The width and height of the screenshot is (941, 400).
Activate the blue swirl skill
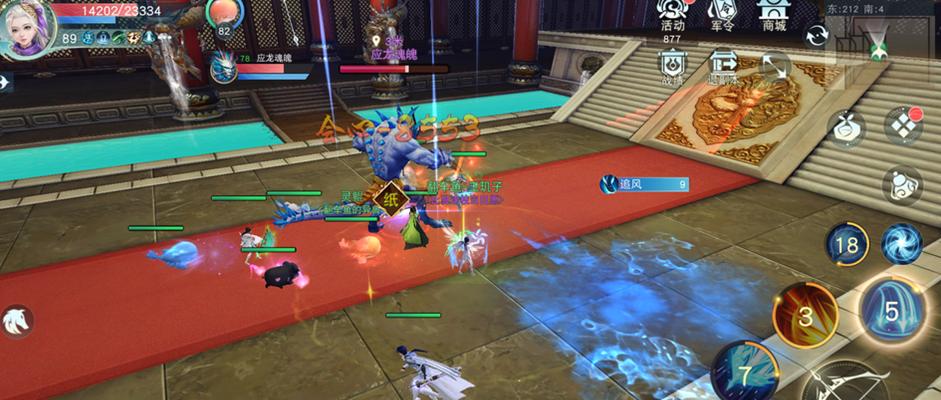coord(902,243)
